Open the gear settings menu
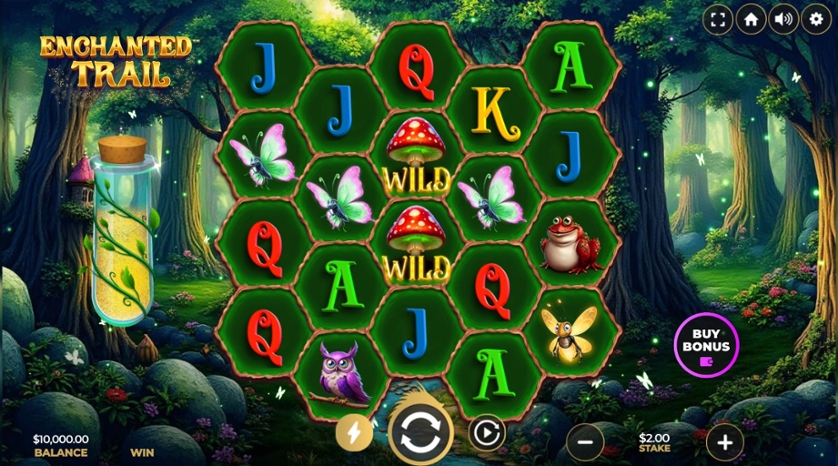 816,19
